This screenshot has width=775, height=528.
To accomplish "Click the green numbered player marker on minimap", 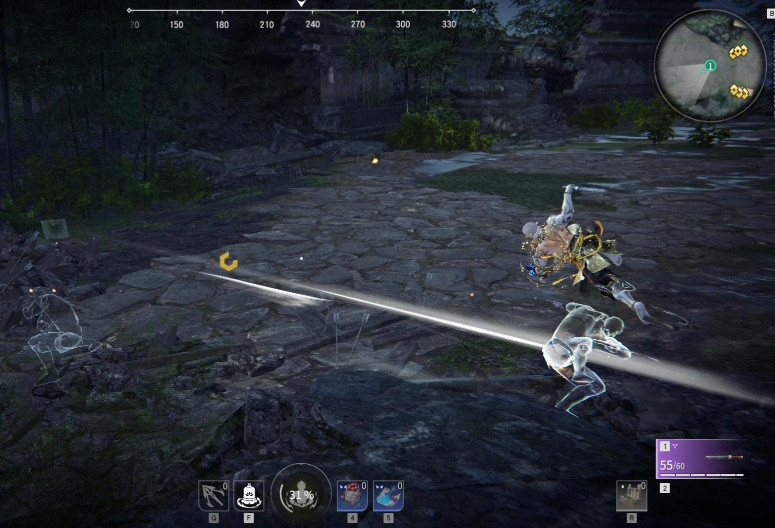I will pyautogui.click(x=710, y=66).
